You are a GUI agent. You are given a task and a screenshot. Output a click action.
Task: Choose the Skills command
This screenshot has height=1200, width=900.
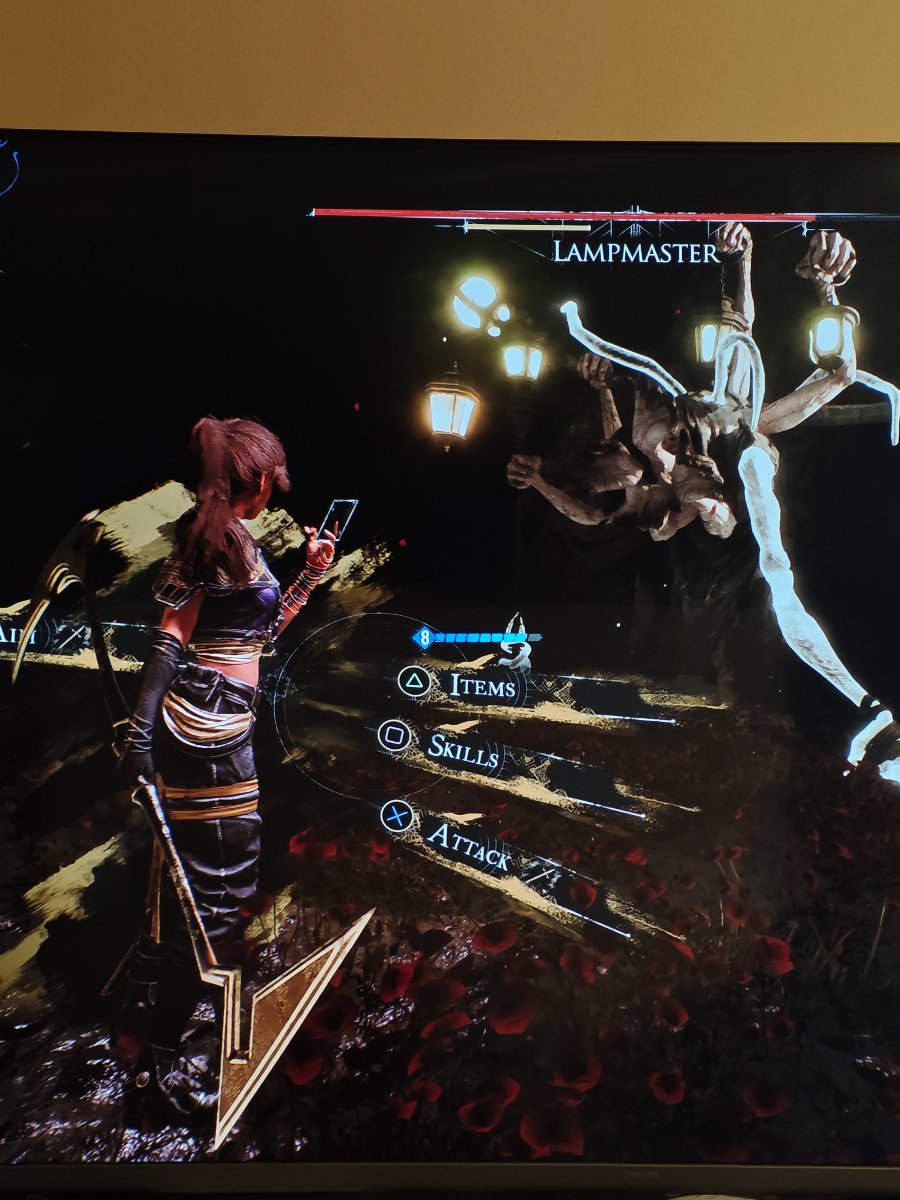[x=463, y=750]
